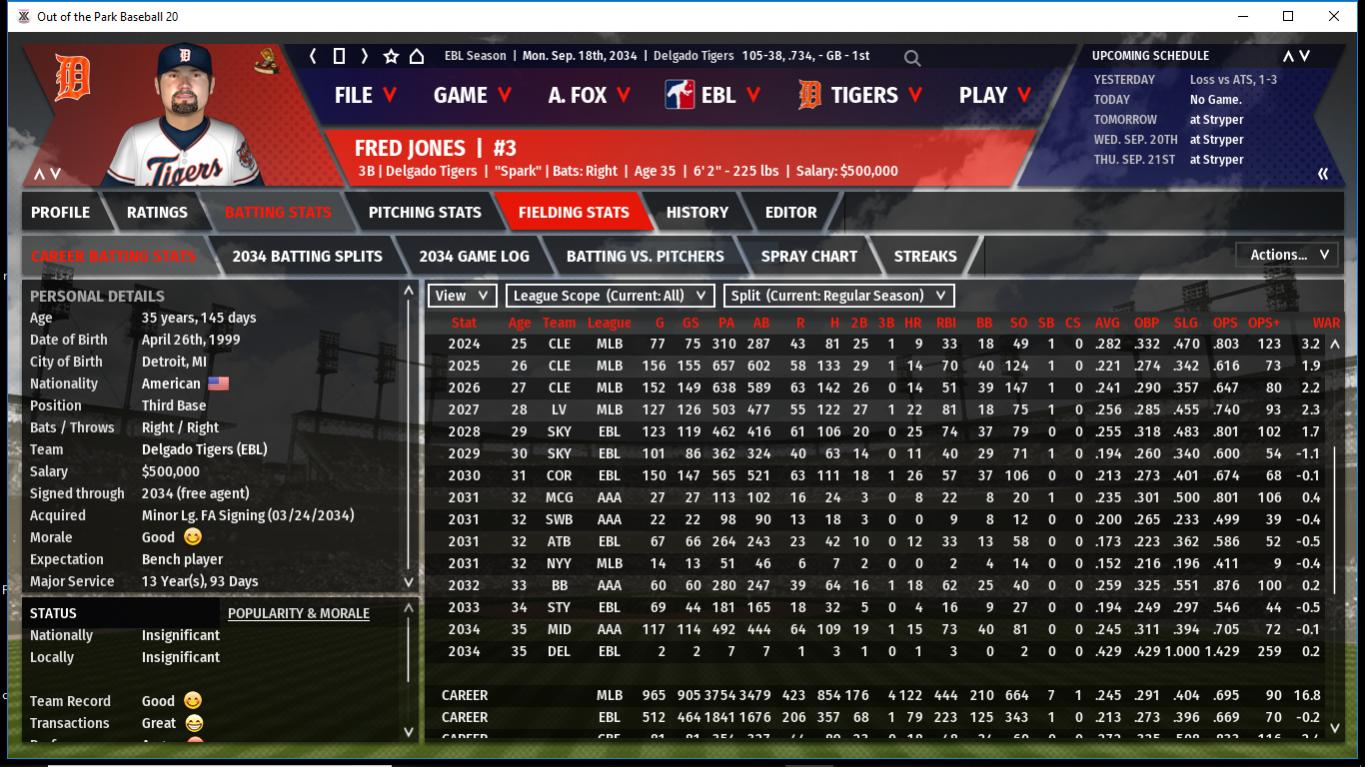The height and width of the screenshot is (767, 1365).
Task: Switch to the PITCHING STATS tab
Action: tap(424, 212)
